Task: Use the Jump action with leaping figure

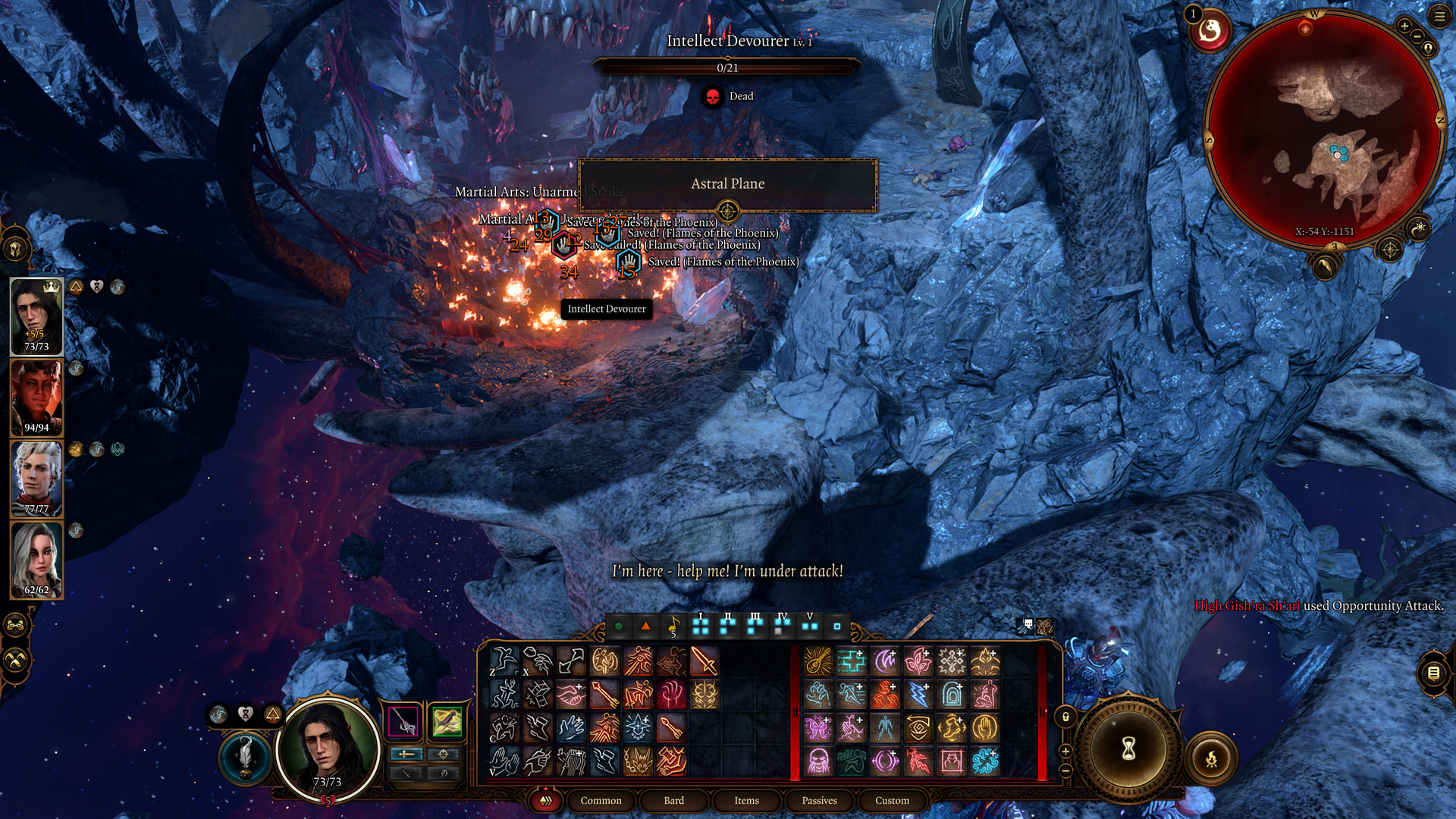Action: click(504, 662)
